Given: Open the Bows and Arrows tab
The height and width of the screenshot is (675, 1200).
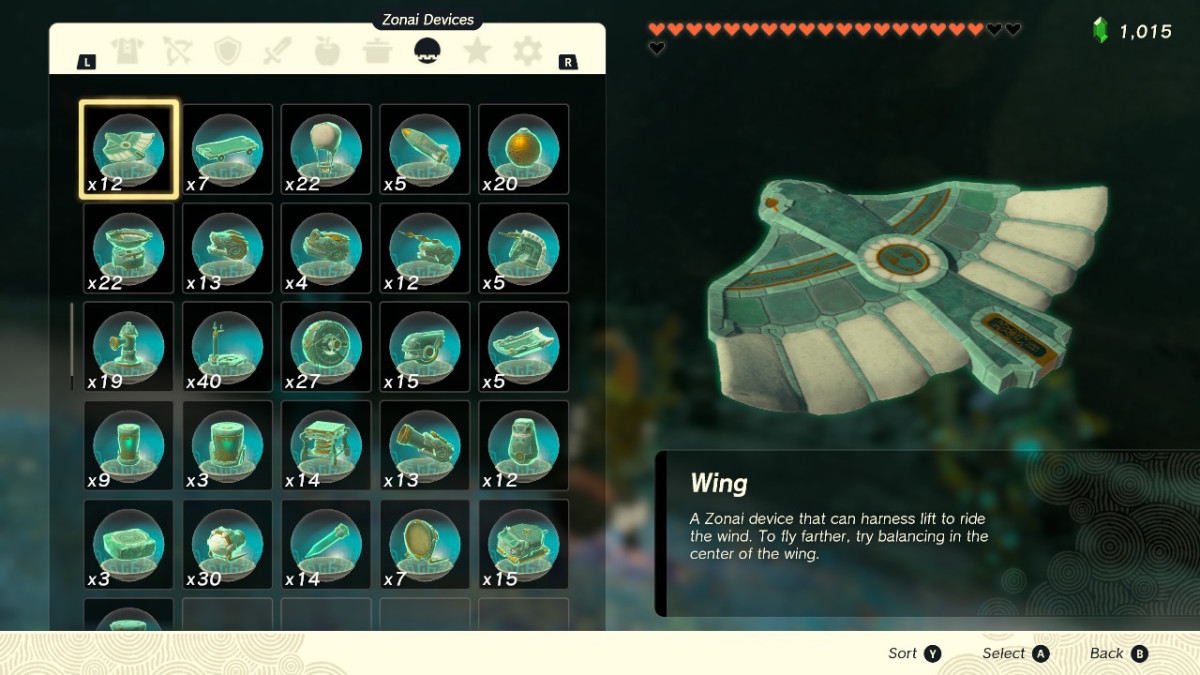Looking at the screenshot, I should point(178,51).
